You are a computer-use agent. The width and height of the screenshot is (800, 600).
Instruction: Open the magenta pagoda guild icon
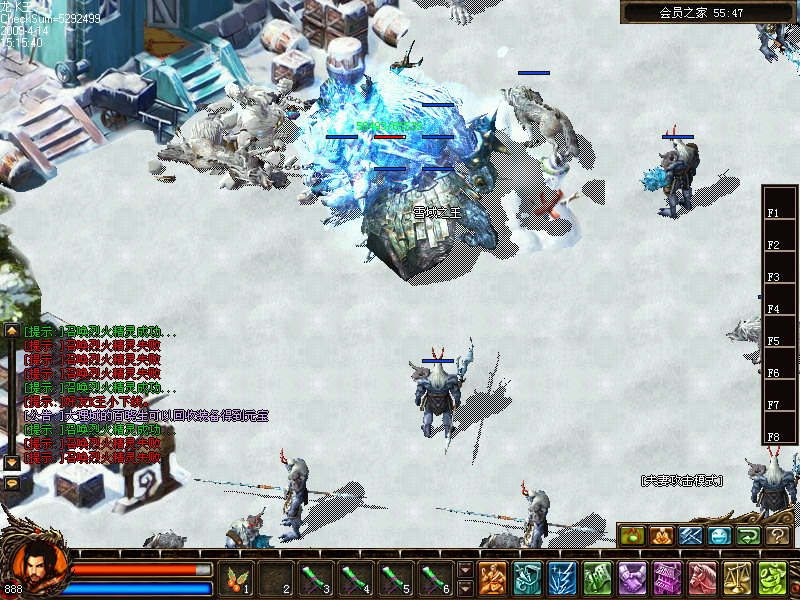[667, 577]
